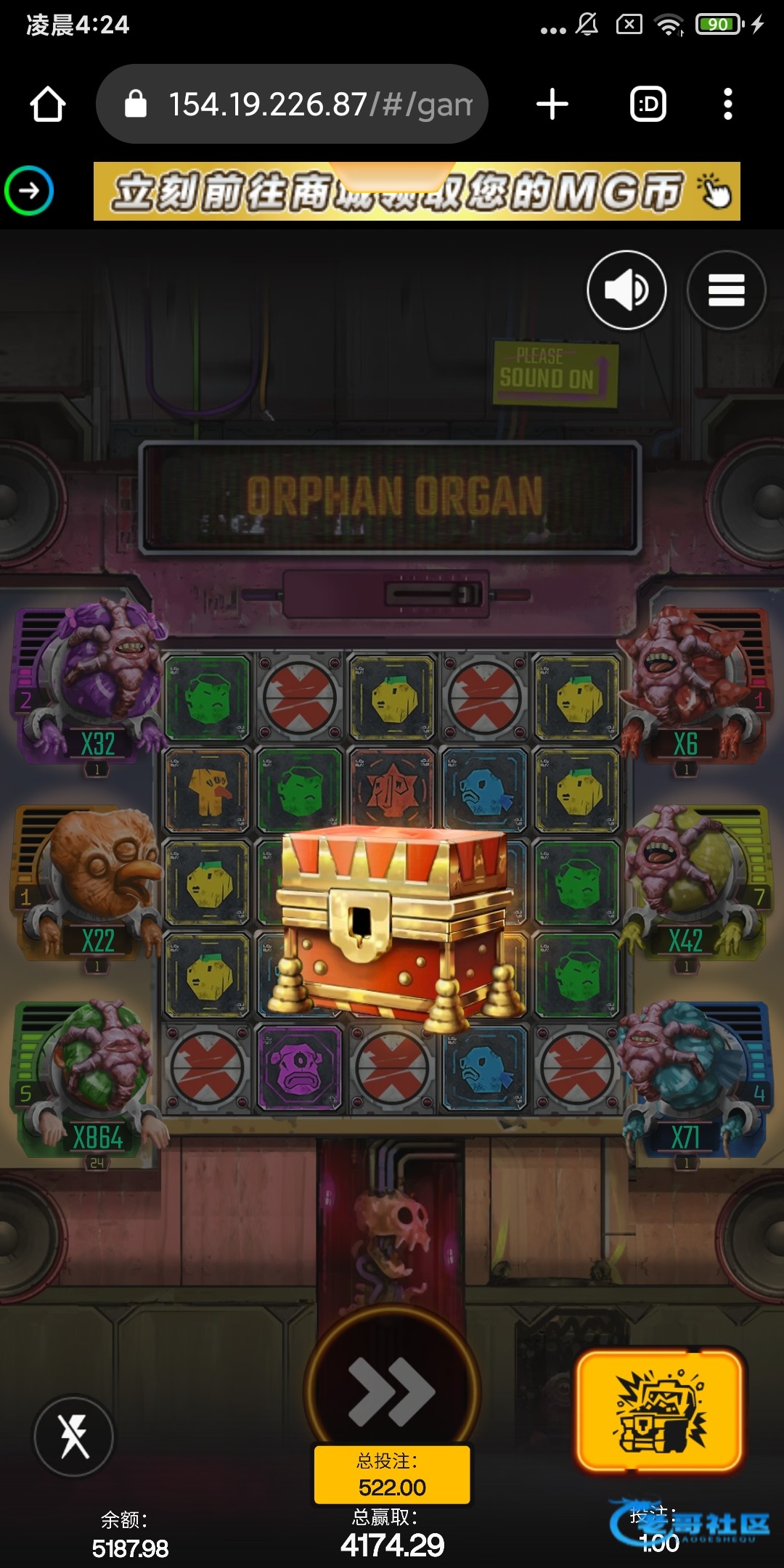This screenshot has width=784, height=1568.
Task: Open the hamburger game menu
Action: coord(726,290)
